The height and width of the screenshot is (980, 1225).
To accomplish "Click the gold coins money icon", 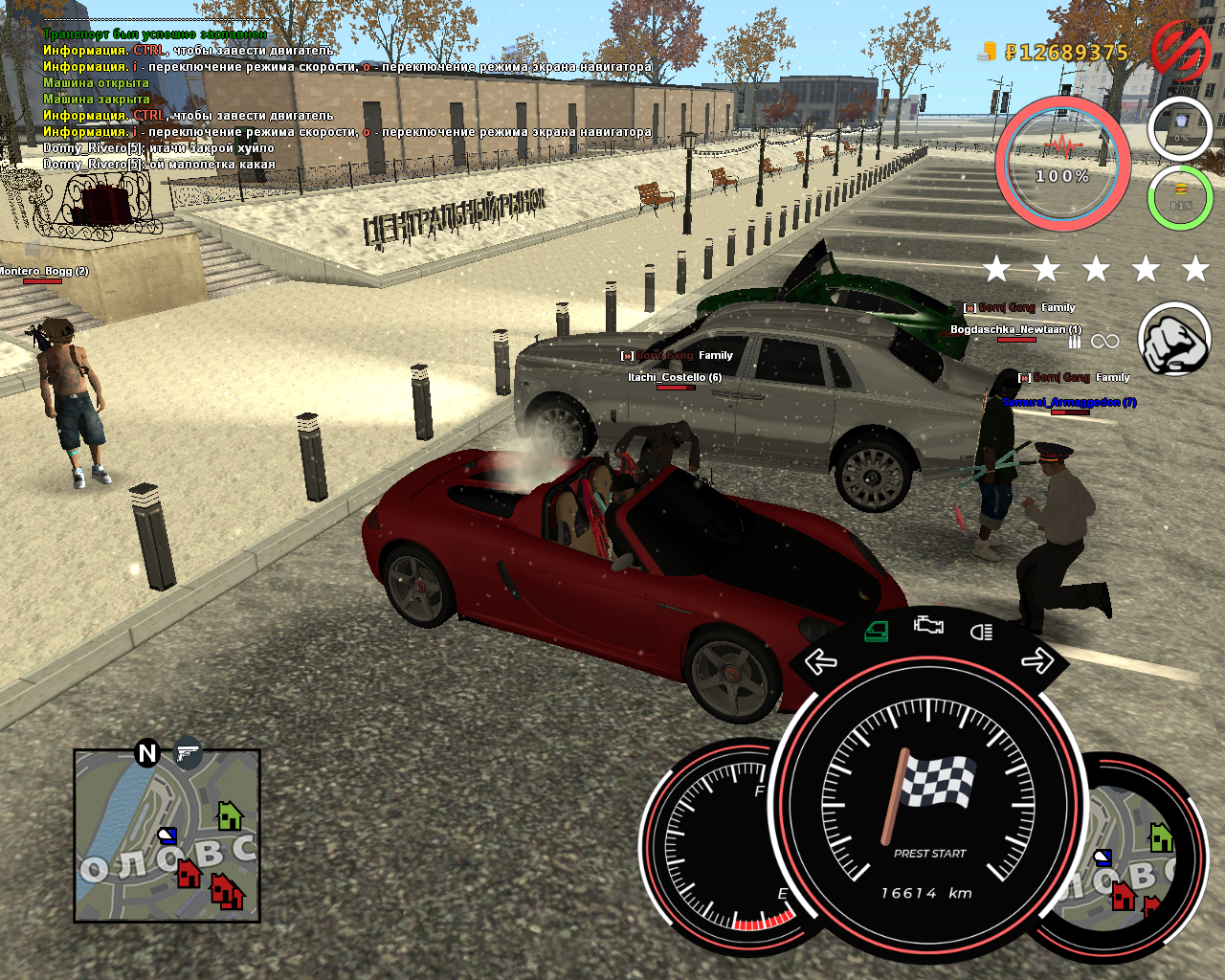I will pos(988,52).
